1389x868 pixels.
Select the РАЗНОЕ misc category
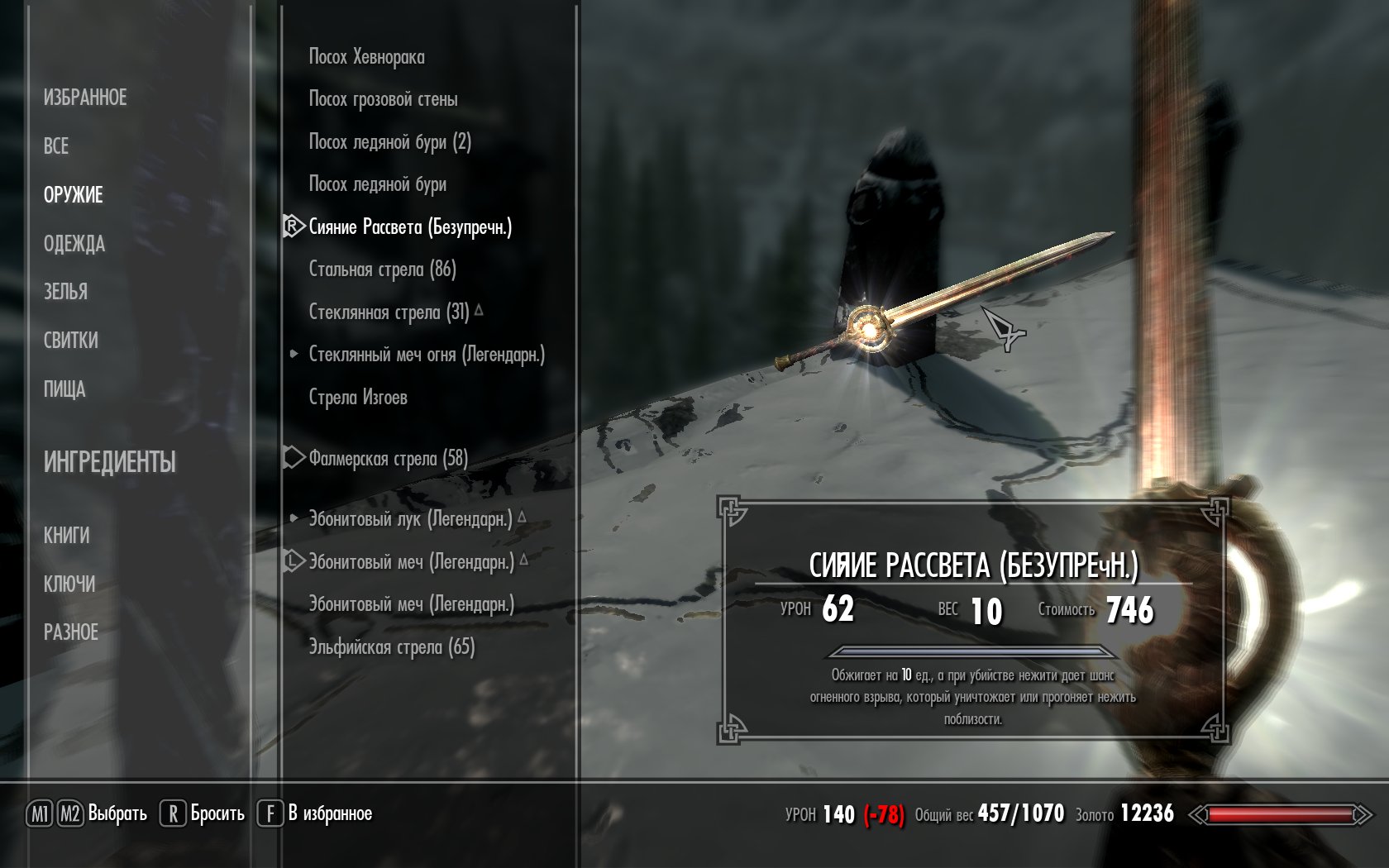click(71, 632)
